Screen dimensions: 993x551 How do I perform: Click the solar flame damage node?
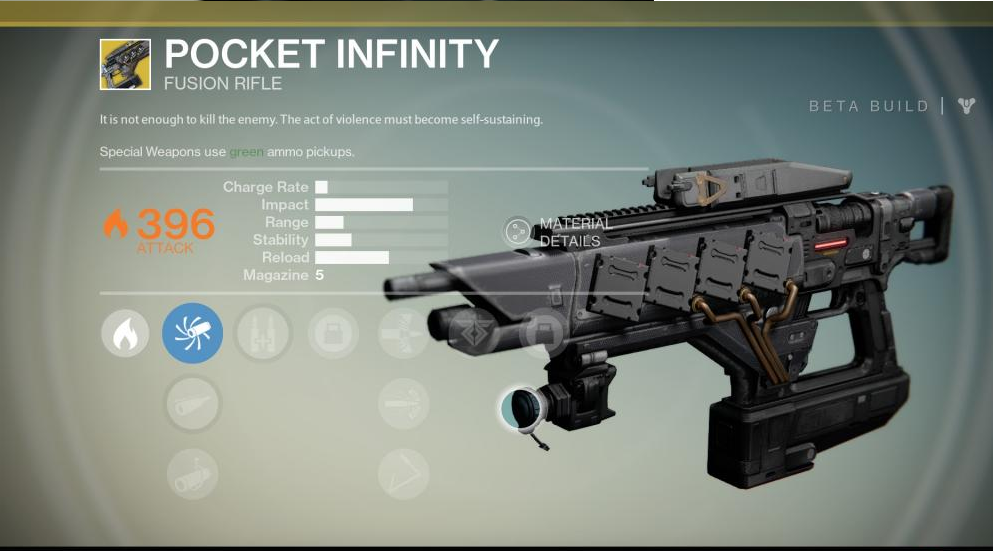click(125, 333)
